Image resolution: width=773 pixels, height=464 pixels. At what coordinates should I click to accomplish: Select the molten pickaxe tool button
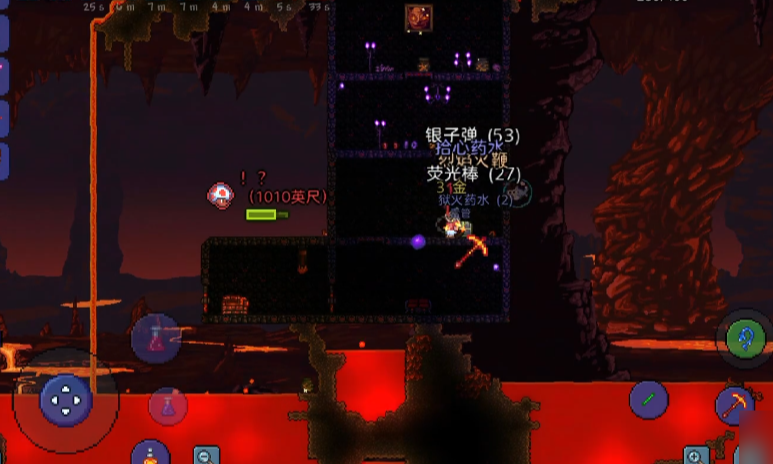(x=735, y=406)
